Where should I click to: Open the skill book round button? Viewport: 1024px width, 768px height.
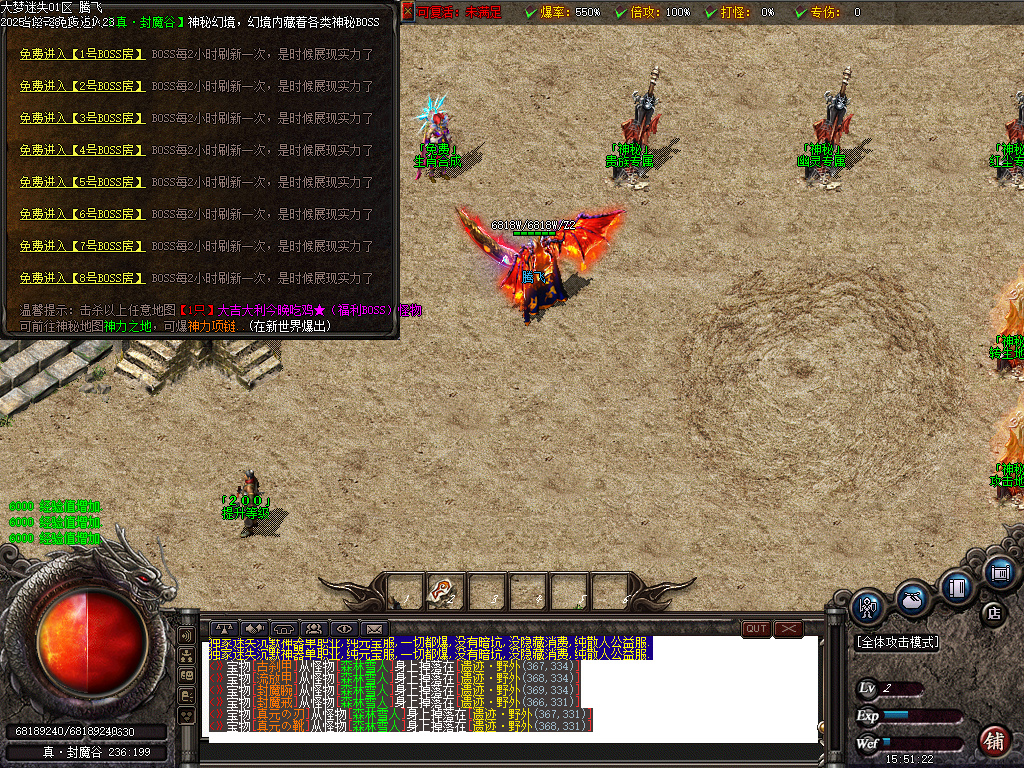point(957,587)
